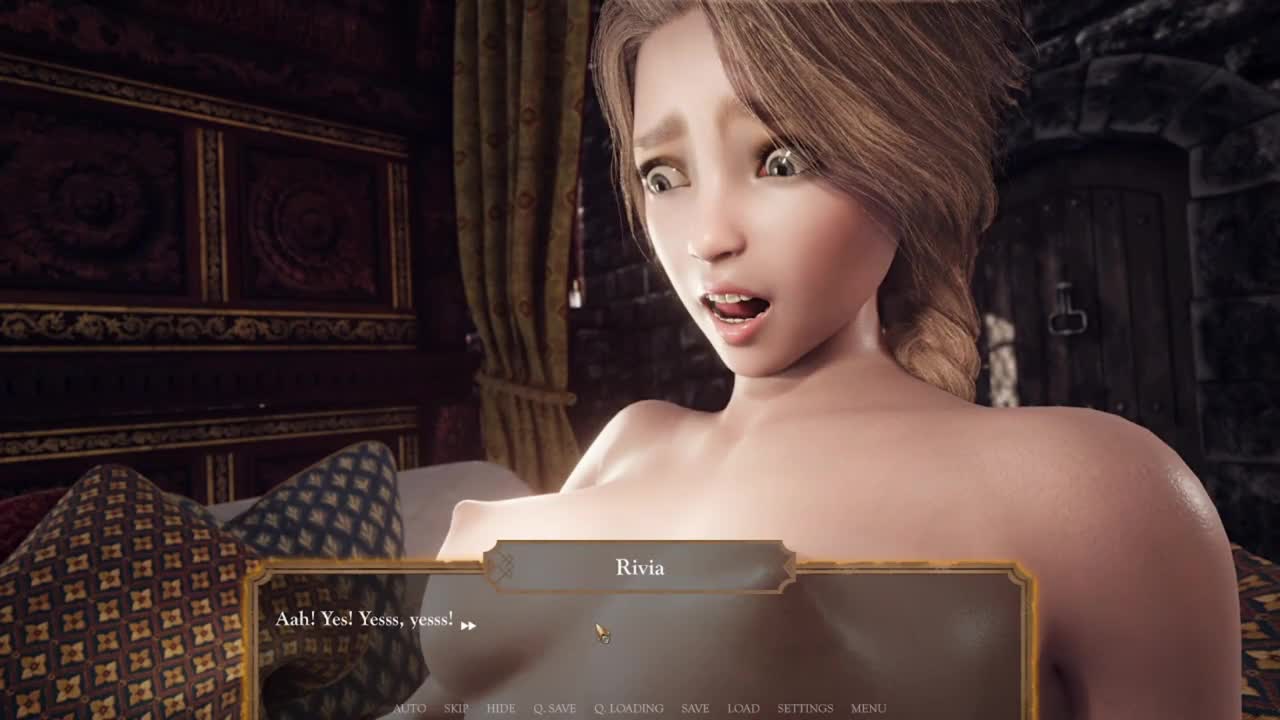This screenshot has height=720, width=1280.
Task: Quick save with Q. SAVE
Action: coord(554,708)
